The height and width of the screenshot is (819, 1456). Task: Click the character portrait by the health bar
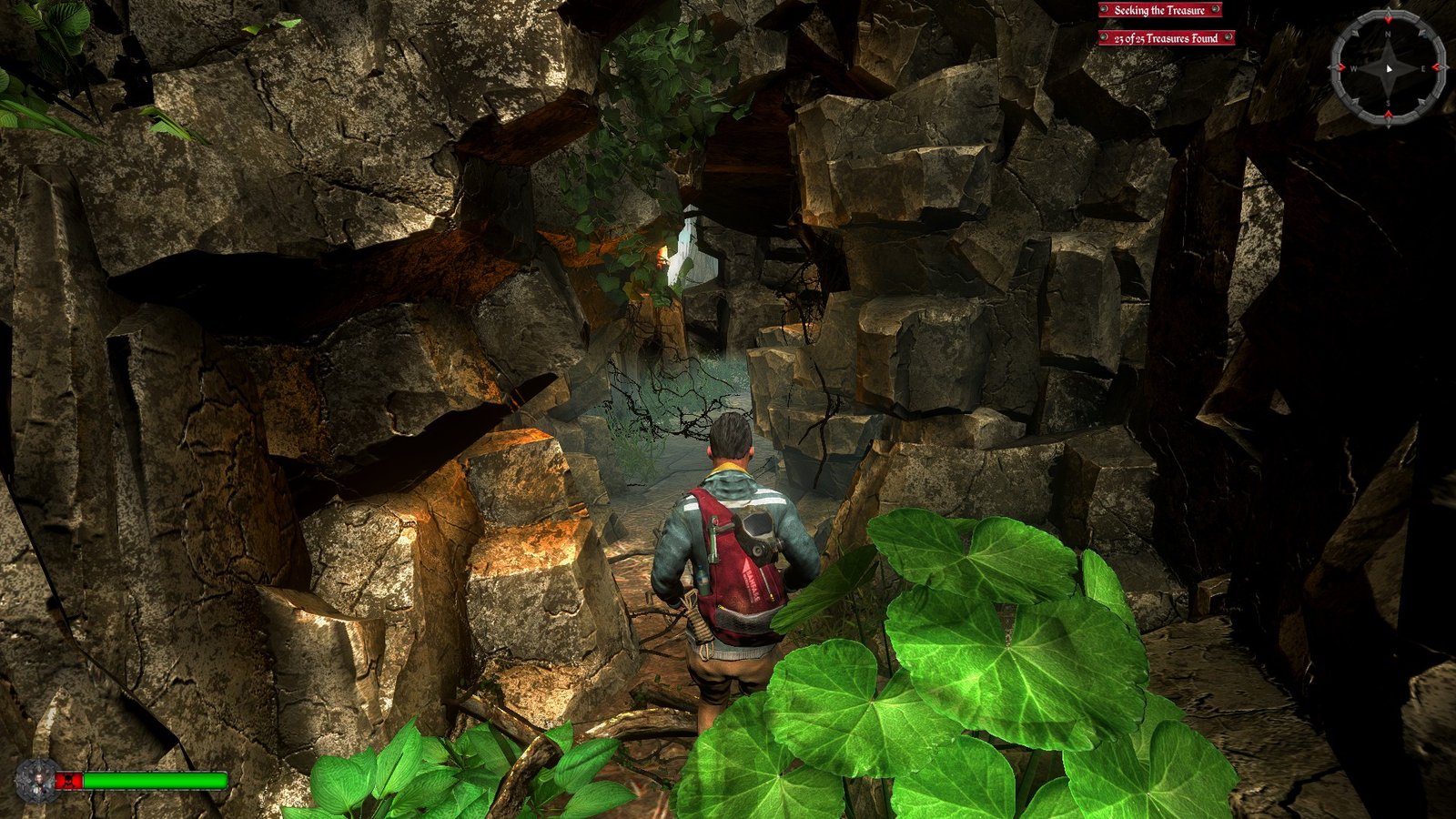[37, 781]
